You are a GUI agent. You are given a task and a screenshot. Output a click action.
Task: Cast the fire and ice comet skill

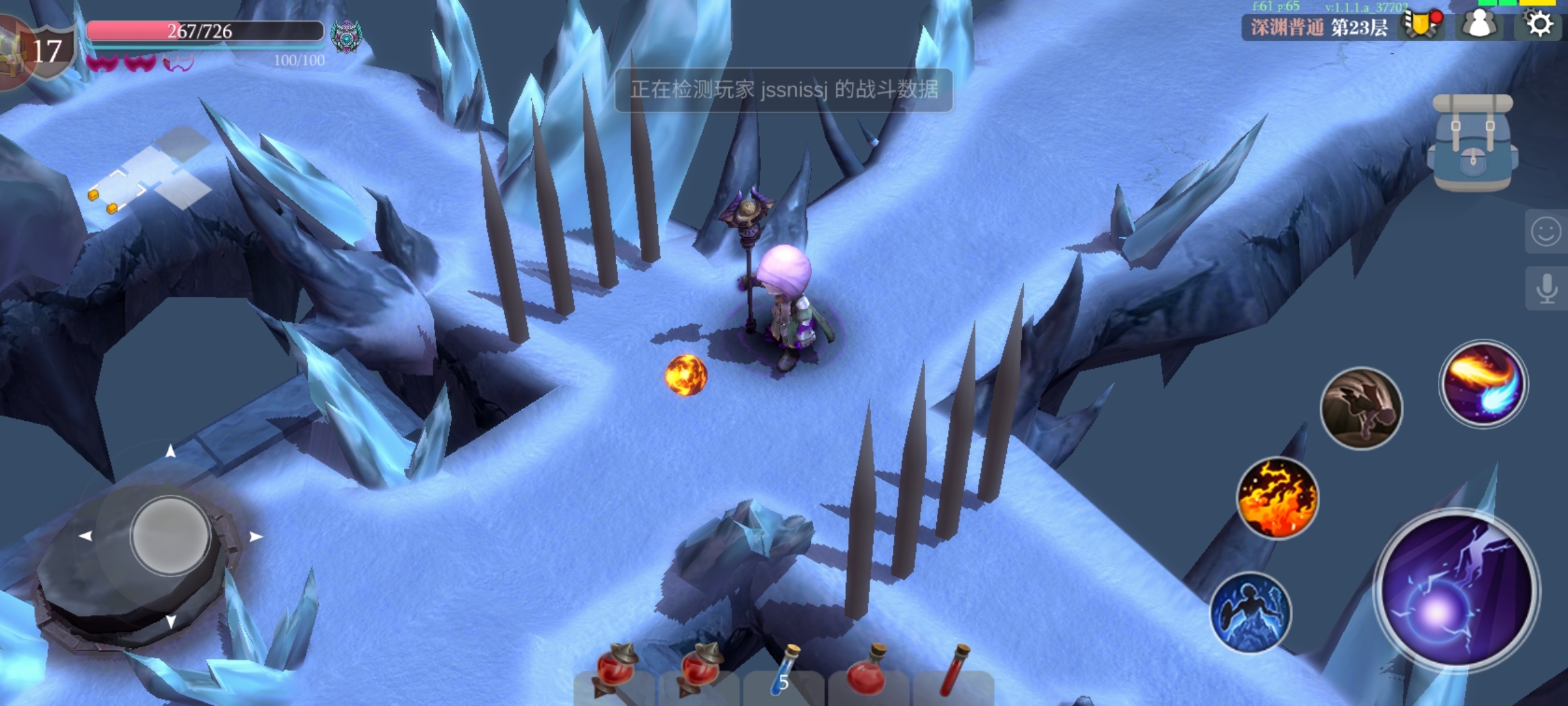click(1483, 384)
